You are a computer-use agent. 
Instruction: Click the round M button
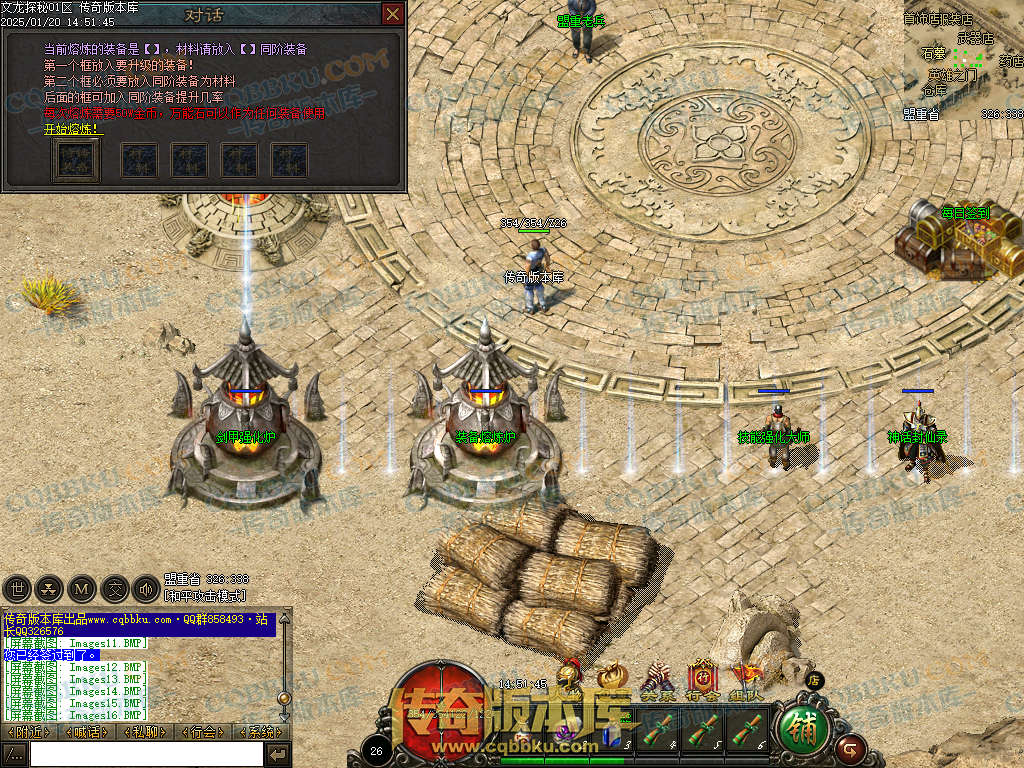pos(83,589)
